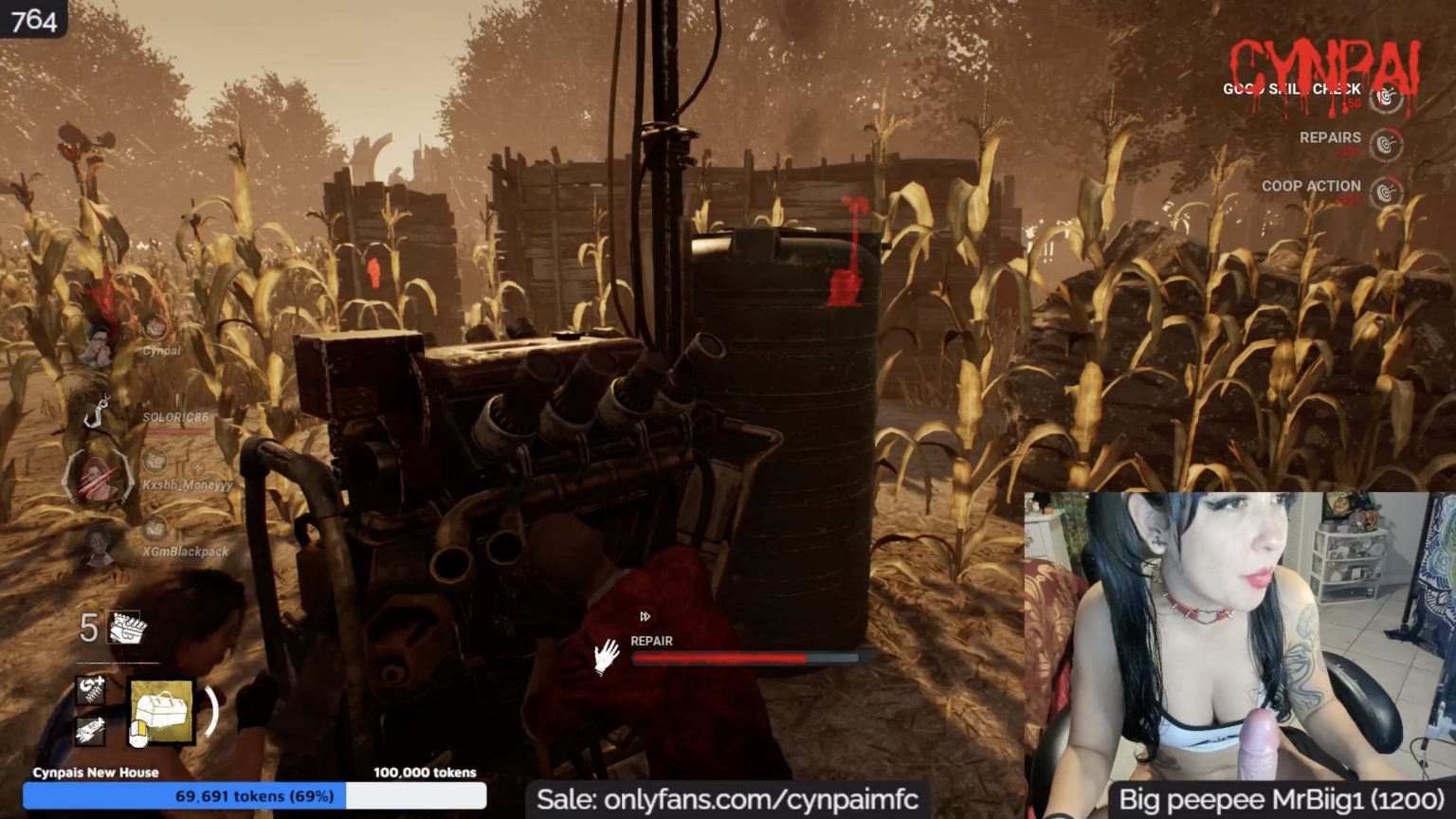The image size is (1456, 819).
Task: Click the Cynpais New House token goal bar
Action: click(x=254, y=796)
